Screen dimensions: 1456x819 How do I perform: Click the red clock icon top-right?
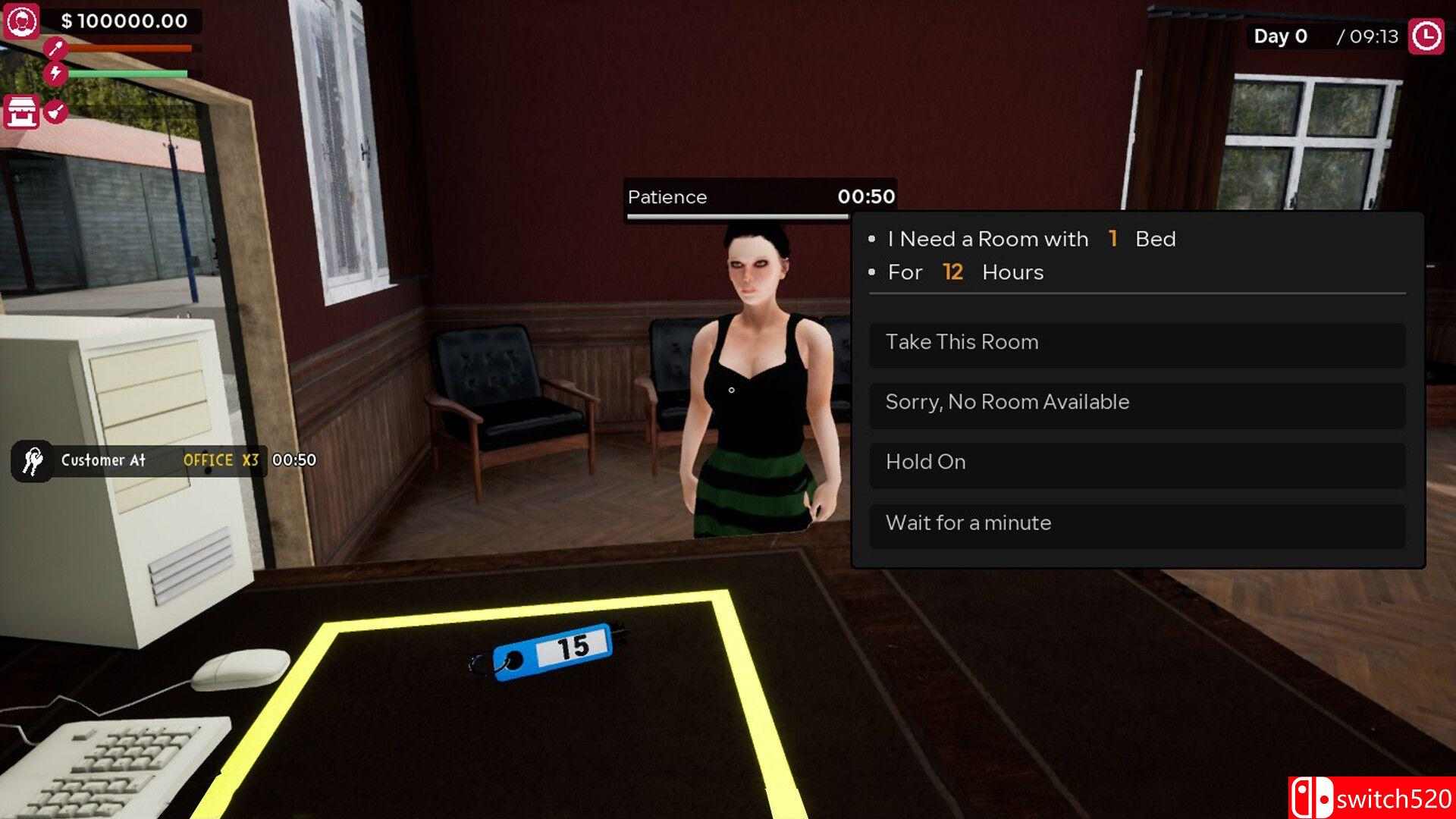coord(1426,35)
